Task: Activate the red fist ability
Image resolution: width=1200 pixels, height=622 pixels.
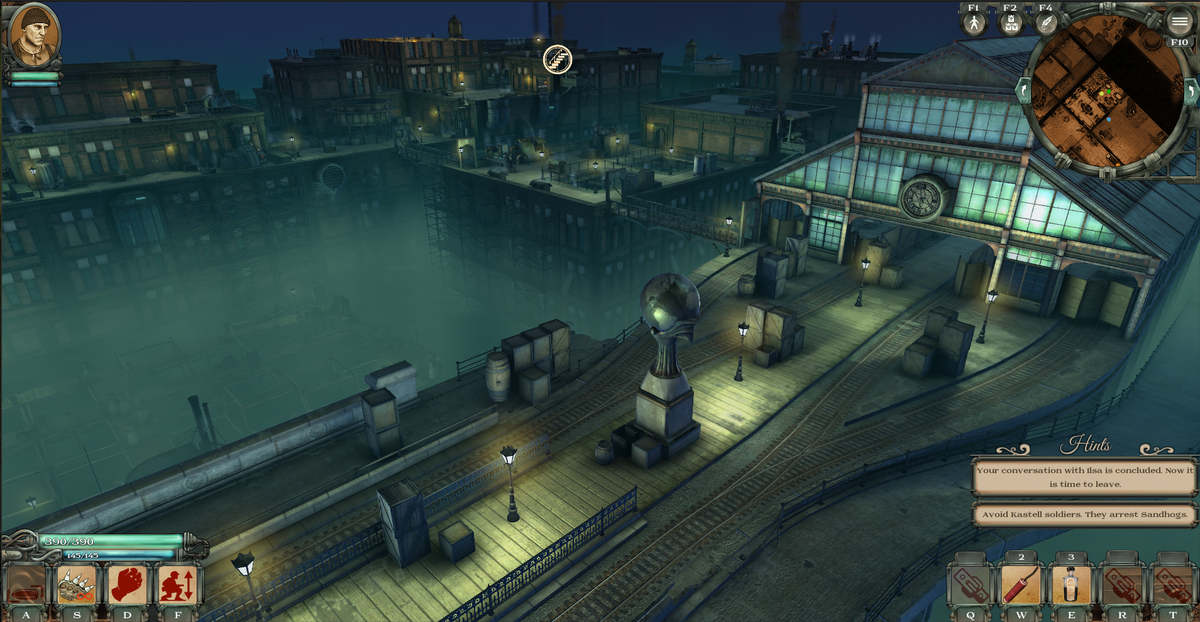Action: 129,585
